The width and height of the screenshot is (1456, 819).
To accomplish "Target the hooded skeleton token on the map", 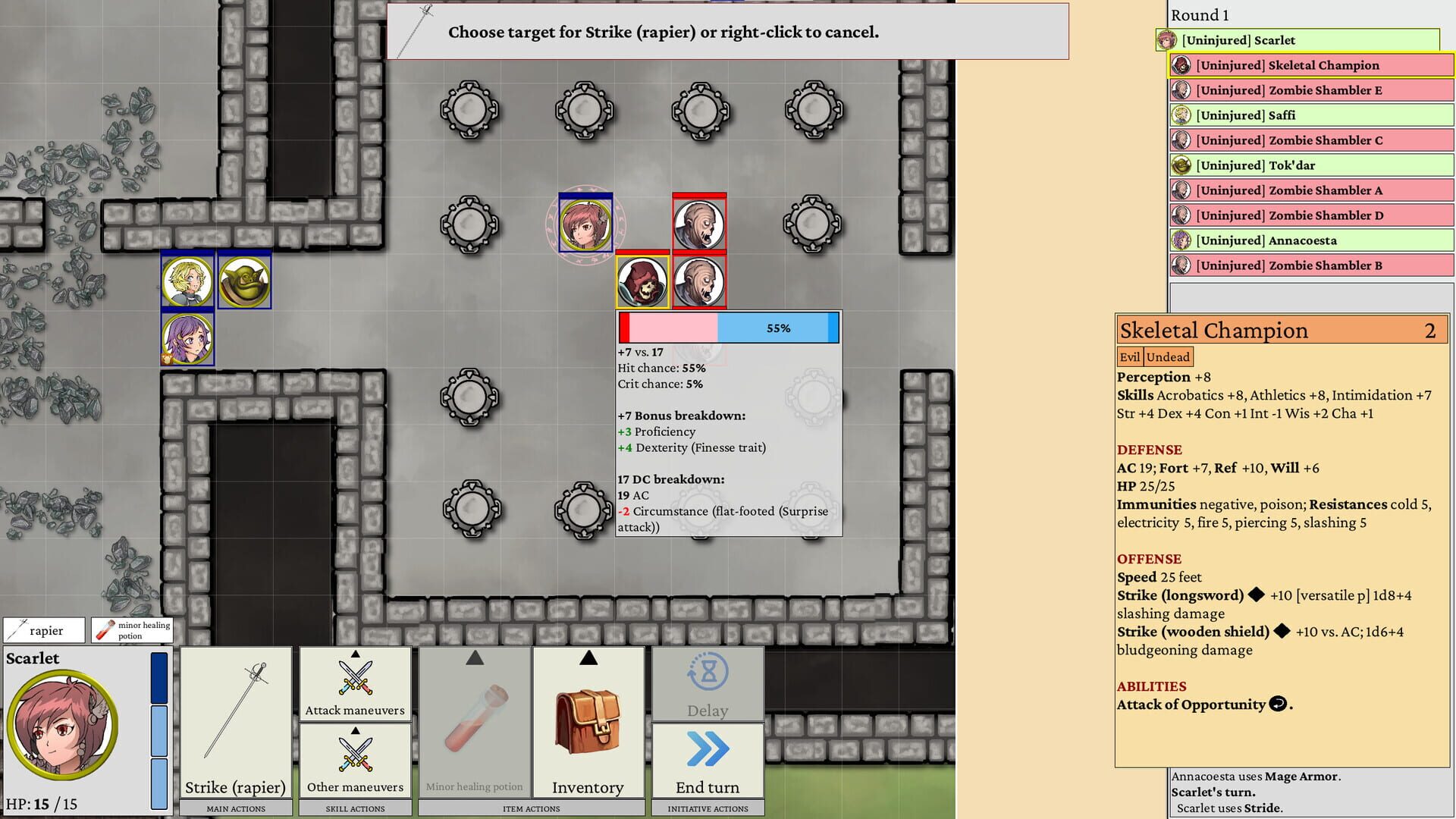I will pos(642,282).
